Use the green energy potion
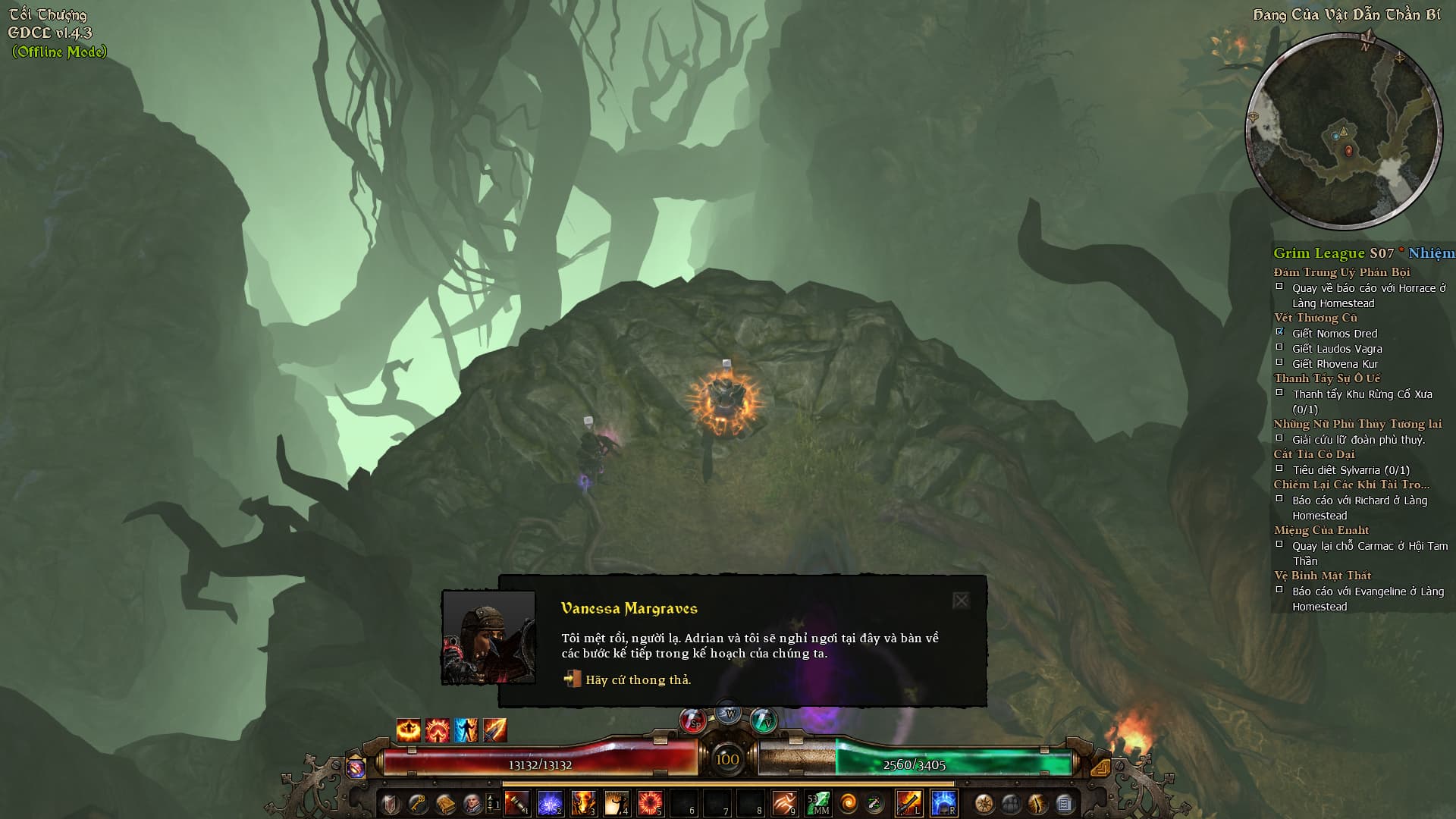This screenshot has width=1456, height=819. [x=763, y=721]
